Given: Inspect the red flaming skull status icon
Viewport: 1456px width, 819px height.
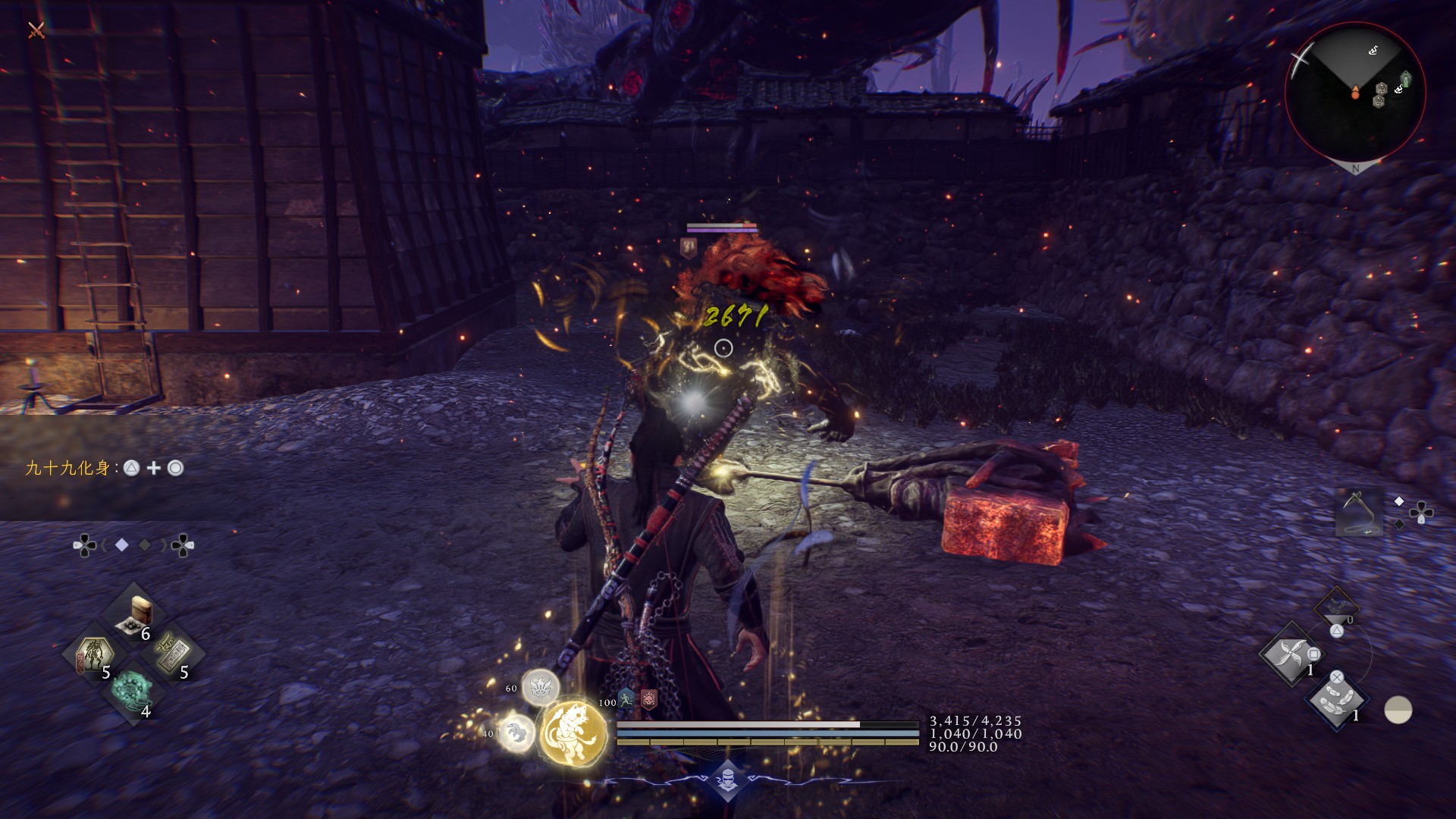Looking at the screenshot, I should coord(649,698).
